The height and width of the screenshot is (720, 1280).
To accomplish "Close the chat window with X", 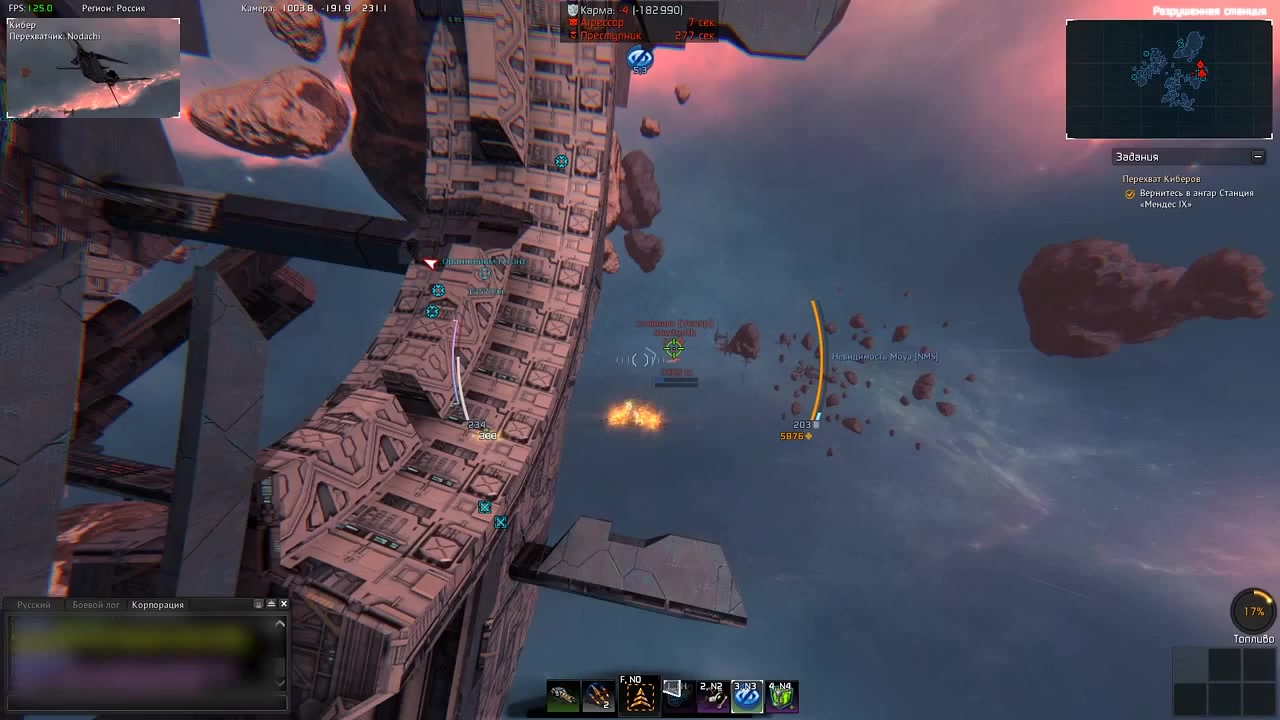I will pyautogui.click(x=284, y=604).
